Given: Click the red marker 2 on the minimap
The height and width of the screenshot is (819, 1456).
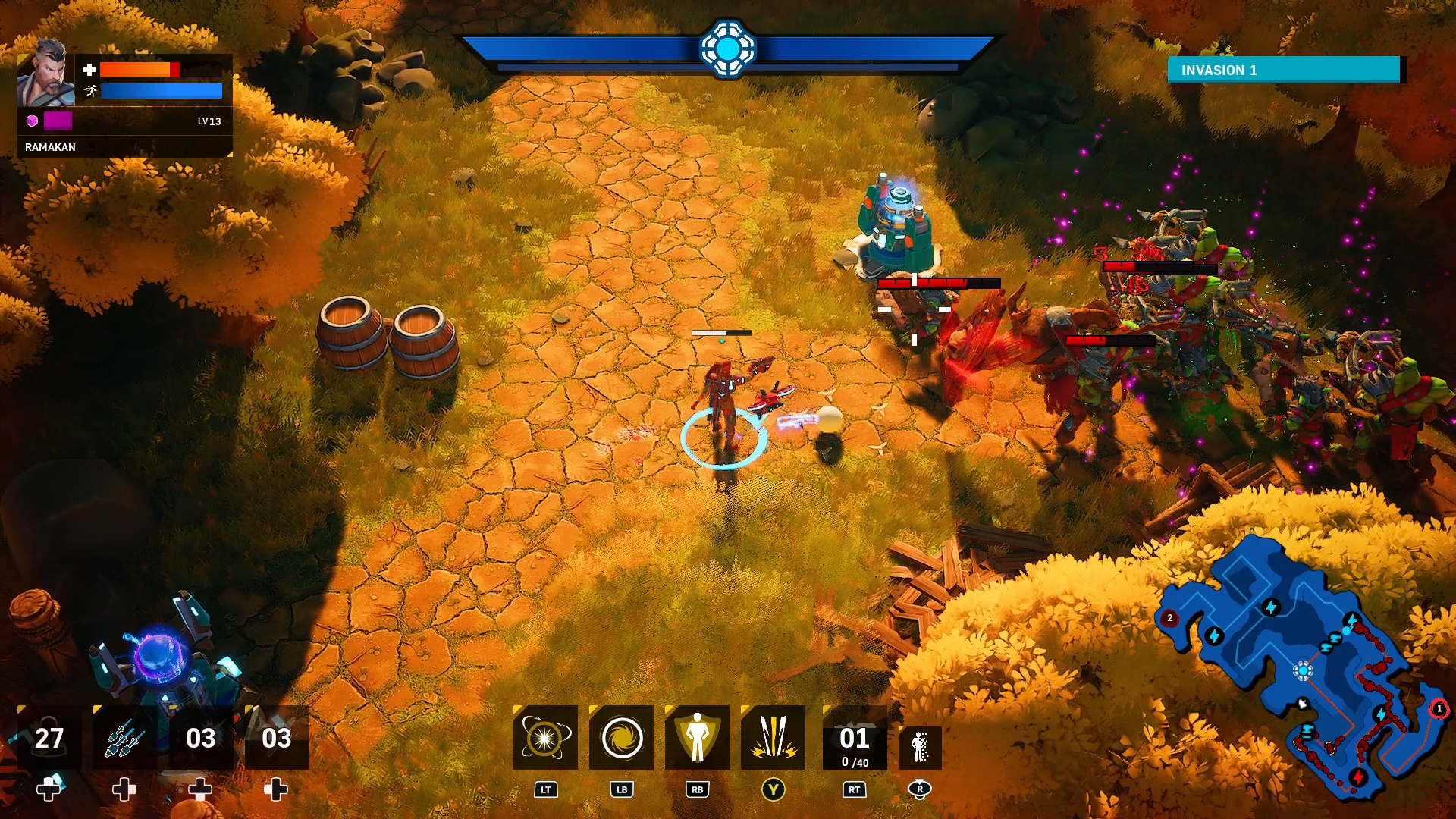Looking at the screenshot, I should (x=1169, y=618).
